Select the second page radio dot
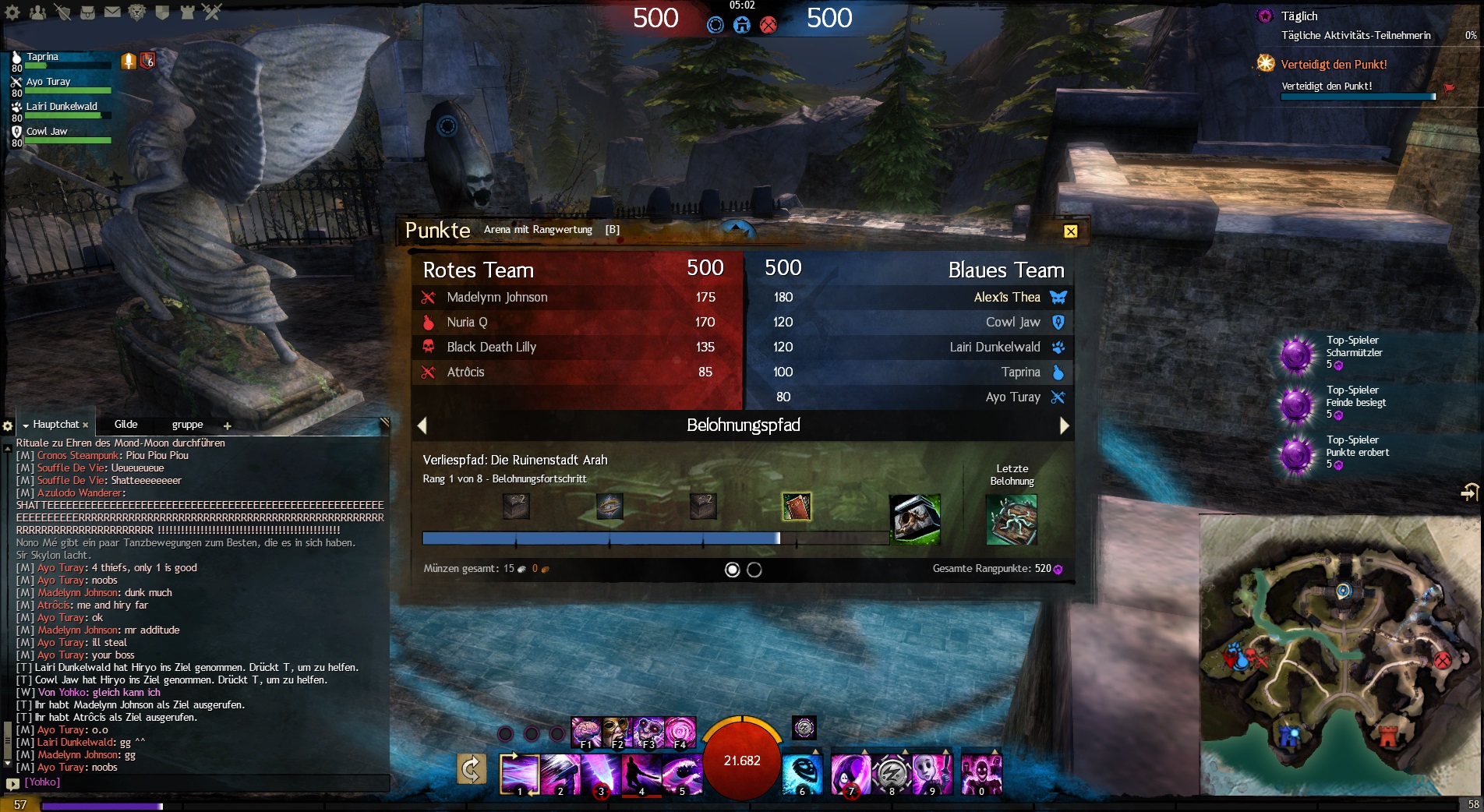 click(x=754, y=570)
